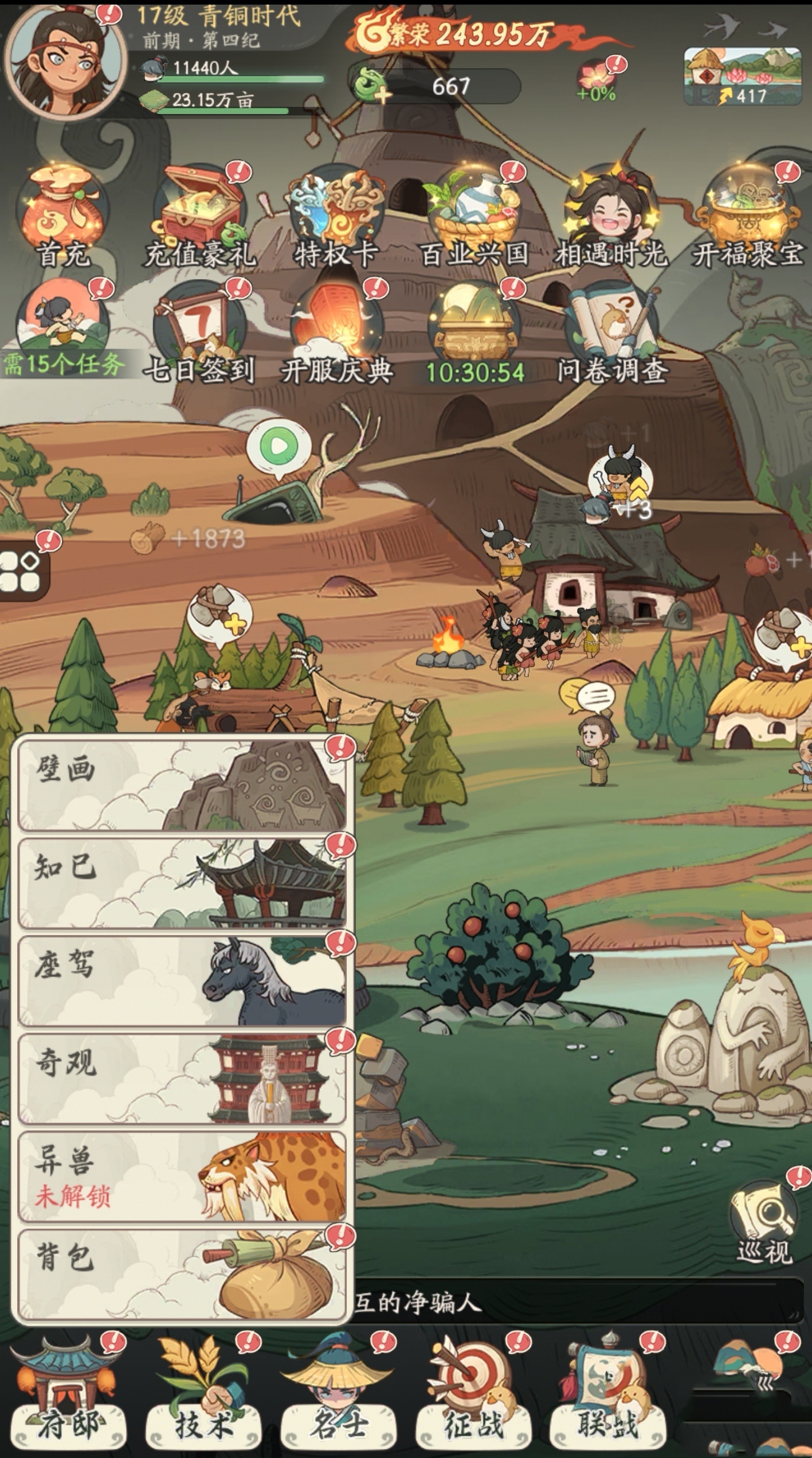This screenshot has width=812, height=1458.
Task: Open the 背包 backpack entry
Action: pyautogui.click(x=182, y=1275)
